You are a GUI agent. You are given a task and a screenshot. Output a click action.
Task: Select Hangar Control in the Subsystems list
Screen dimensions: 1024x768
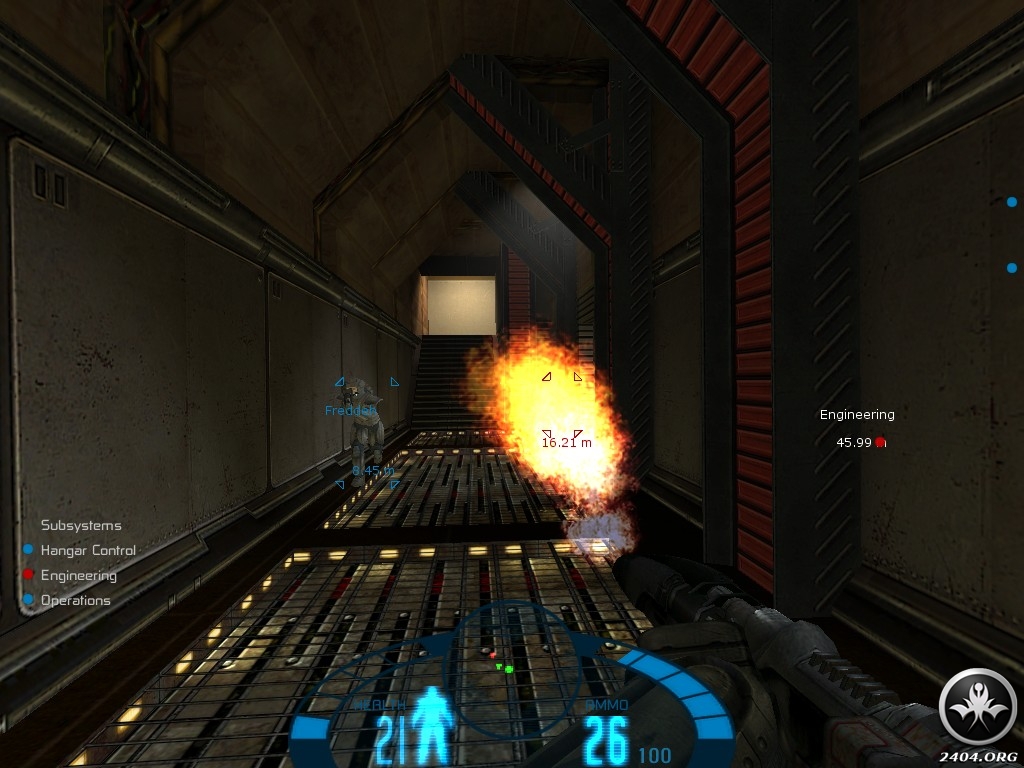tap(87, 550)
